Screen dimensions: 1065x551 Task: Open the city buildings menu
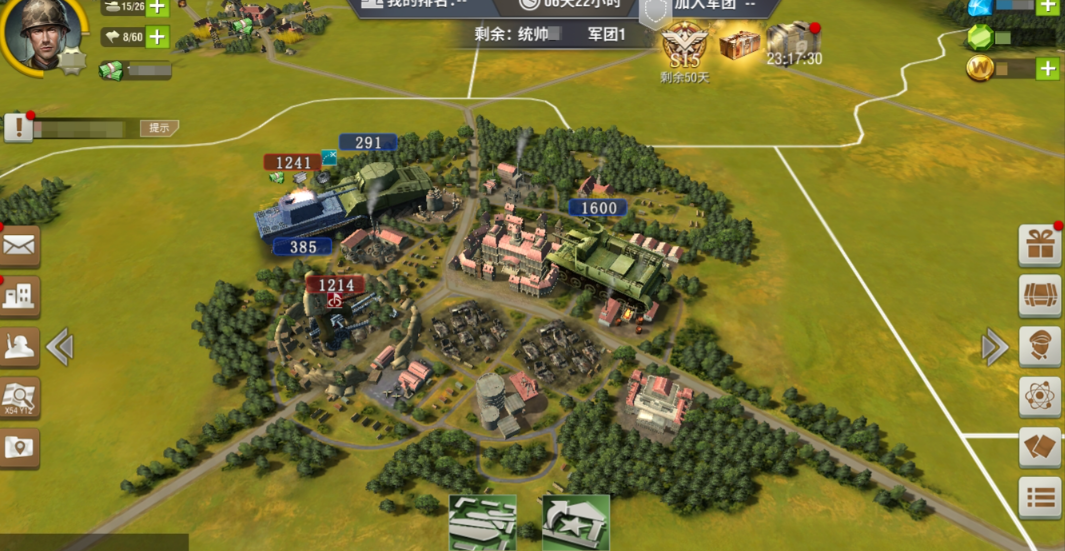click(x=19, y=296)
